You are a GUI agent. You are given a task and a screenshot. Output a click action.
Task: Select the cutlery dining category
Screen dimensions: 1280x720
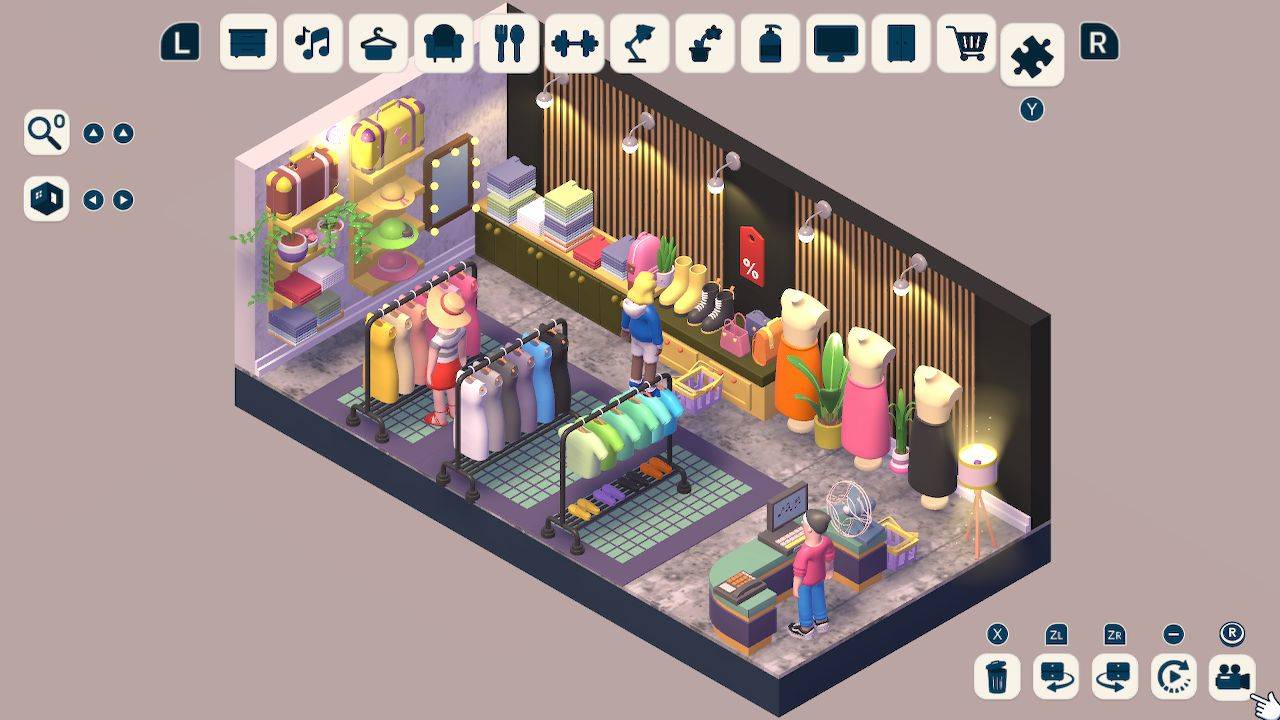click(509, 44)
